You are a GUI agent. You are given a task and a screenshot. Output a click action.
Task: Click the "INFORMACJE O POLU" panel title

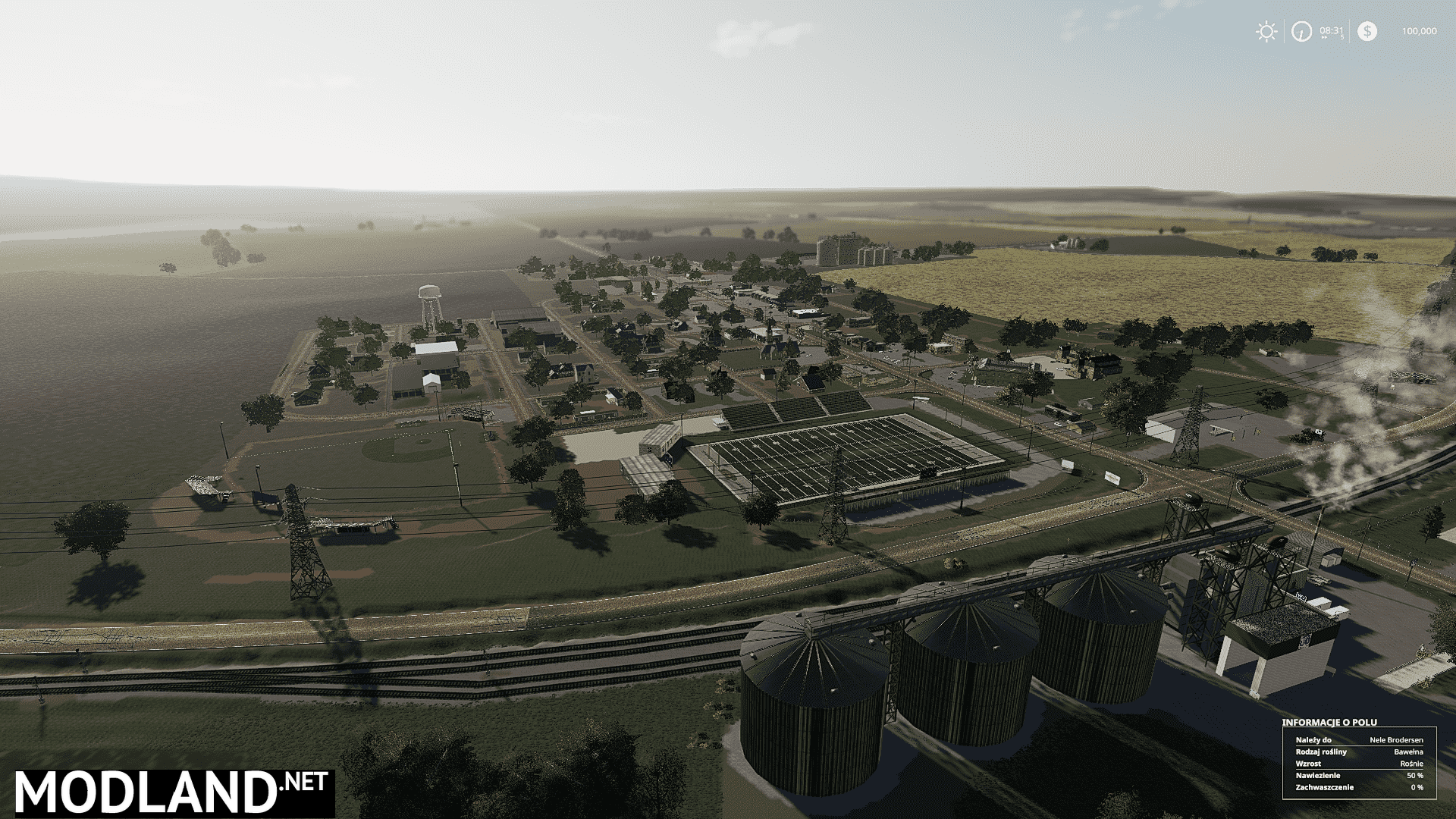coord(1329,723)
